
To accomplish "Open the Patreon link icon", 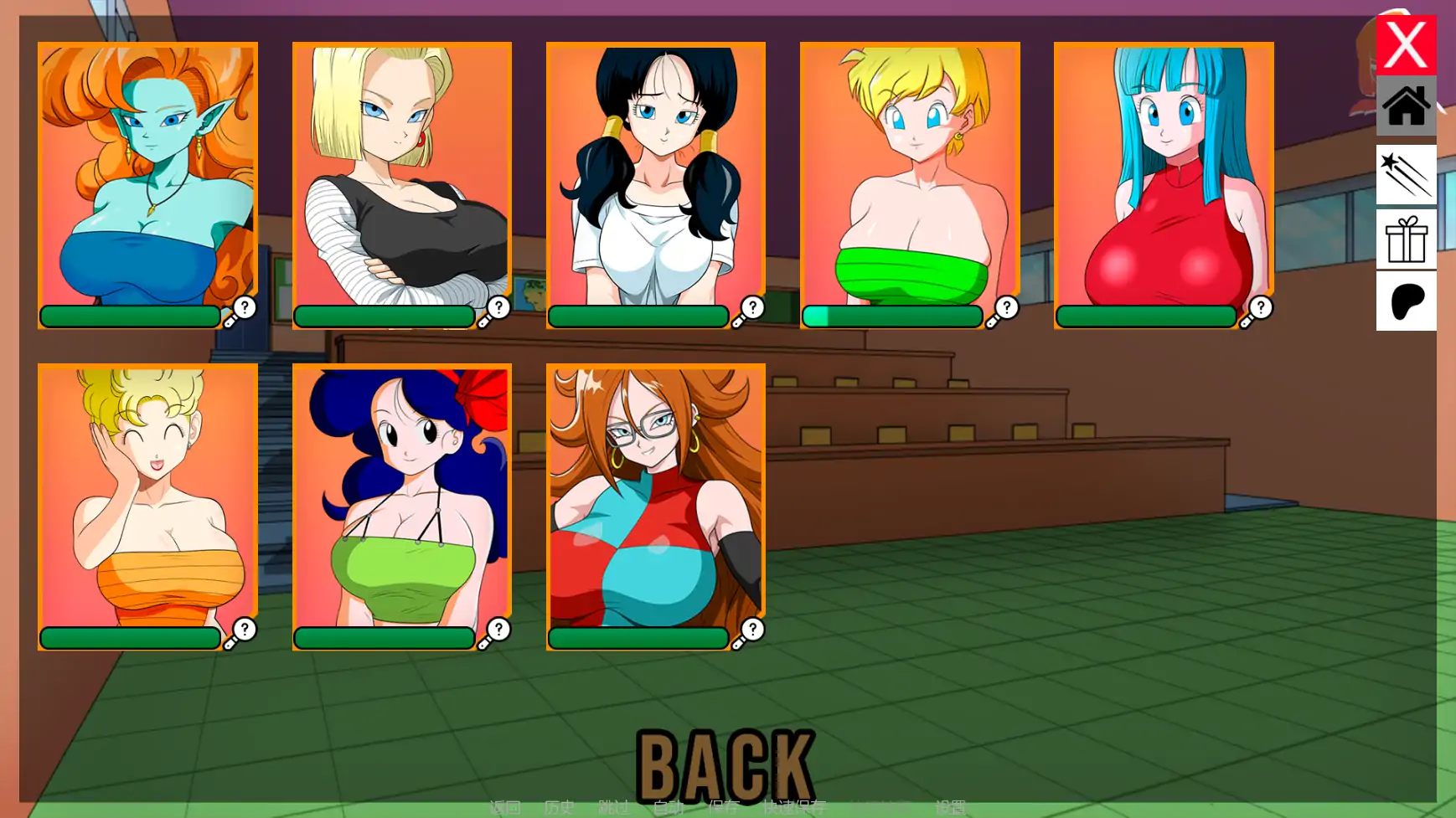I will click(x=1405, y=301).
